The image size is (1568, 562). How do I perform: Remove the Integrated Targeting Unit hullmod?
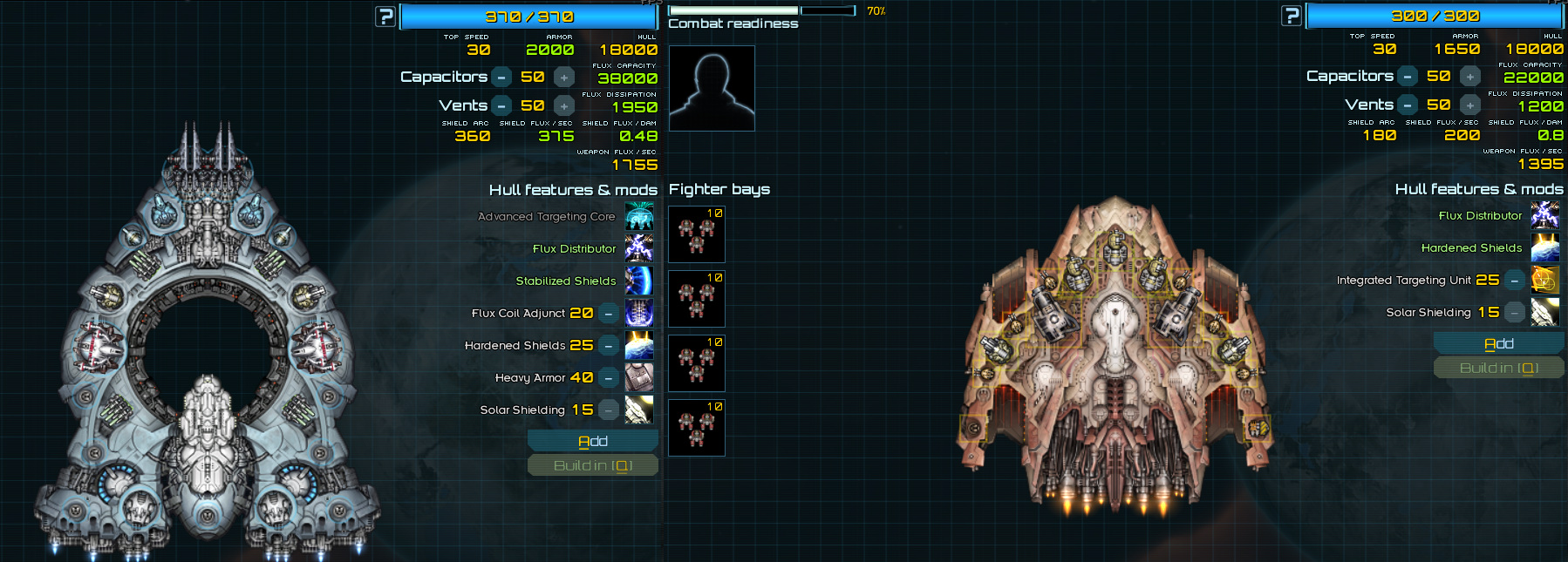pyautogui.click(x=1515, y=281)
